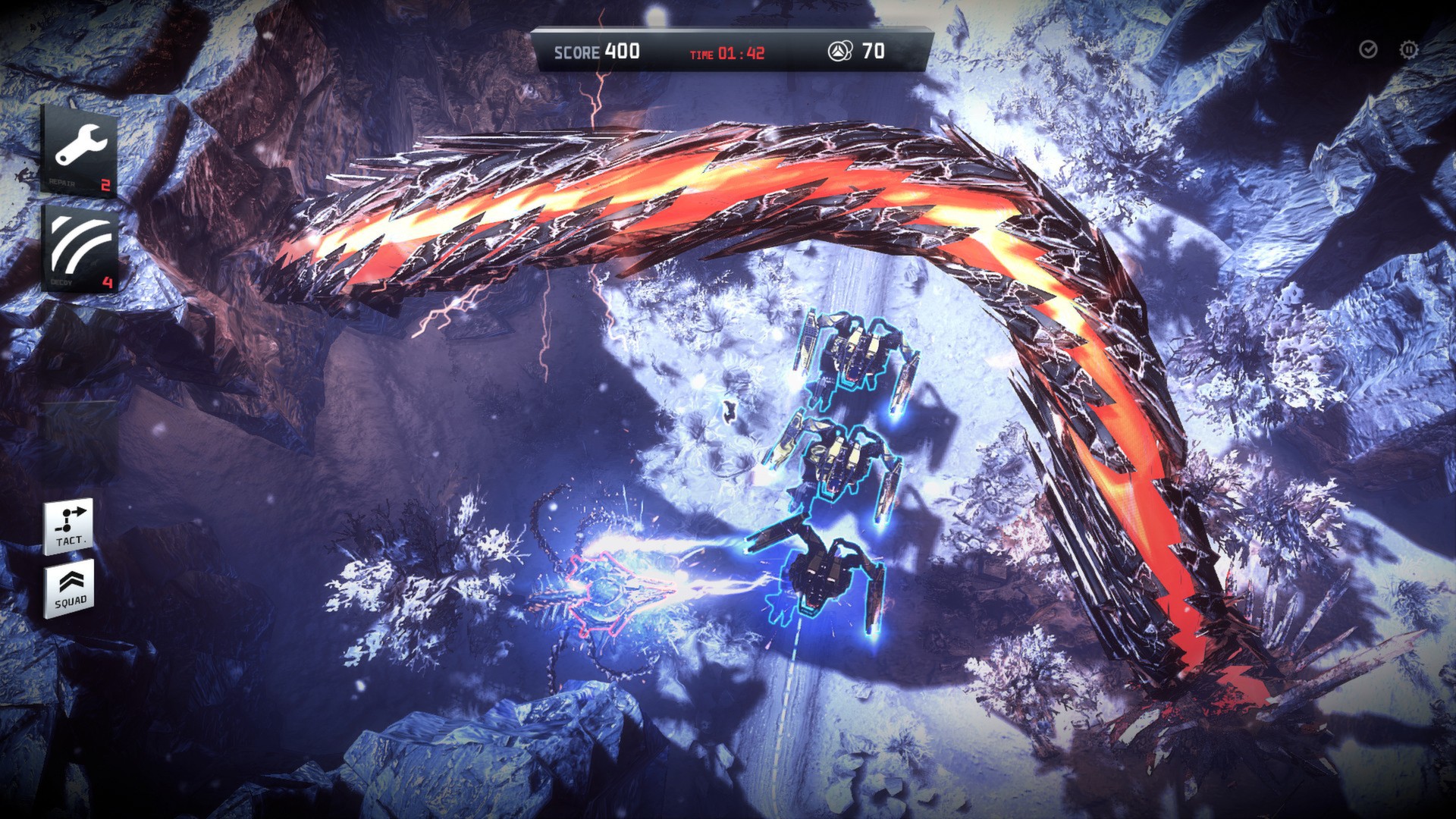Click the checkmark objectives icon top right
The image size is (1456, 819).
point(1369,49)
